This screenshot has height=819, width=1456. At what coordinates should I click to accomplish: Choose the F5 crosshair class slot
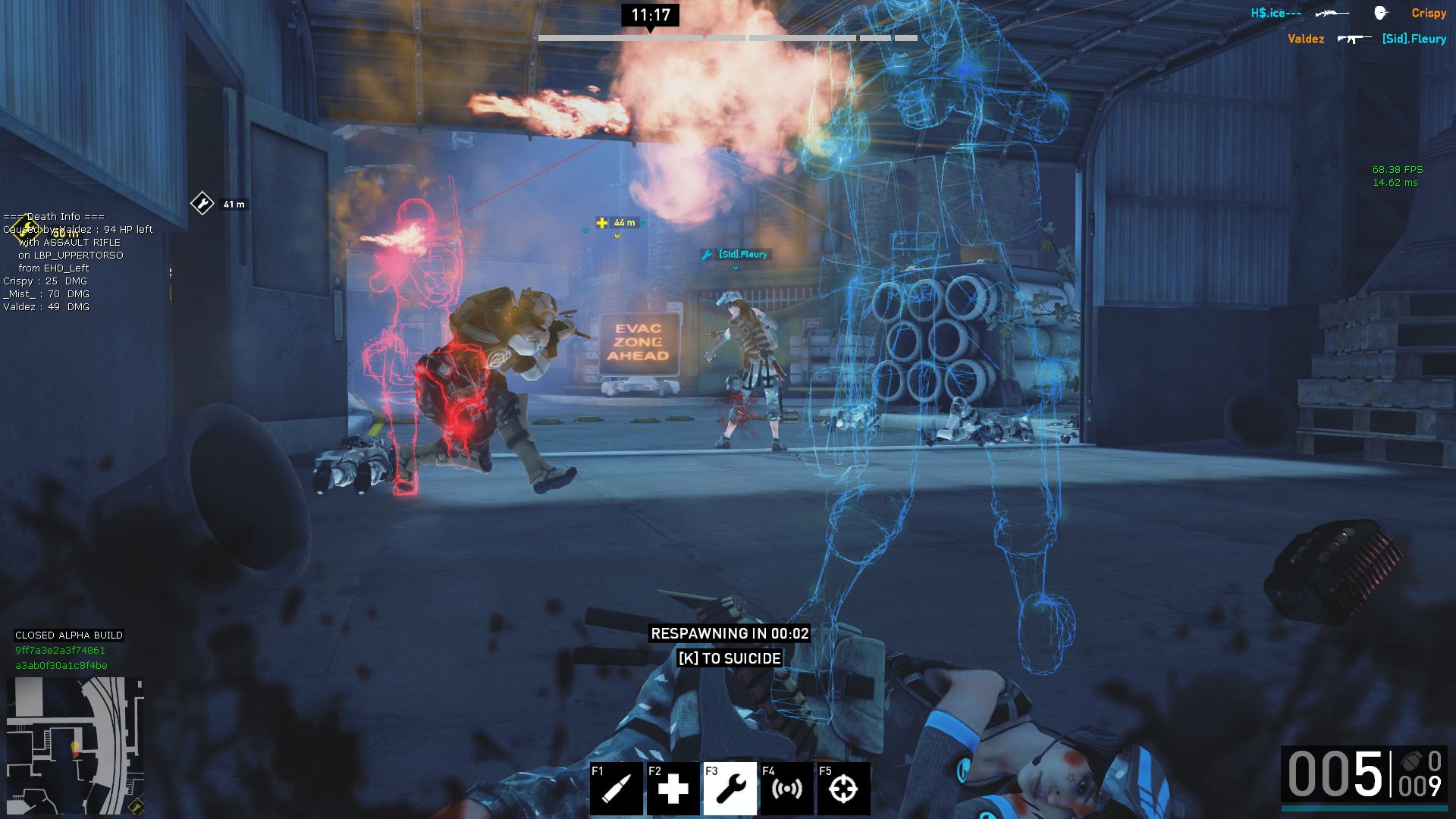click(x=843, y=788)
